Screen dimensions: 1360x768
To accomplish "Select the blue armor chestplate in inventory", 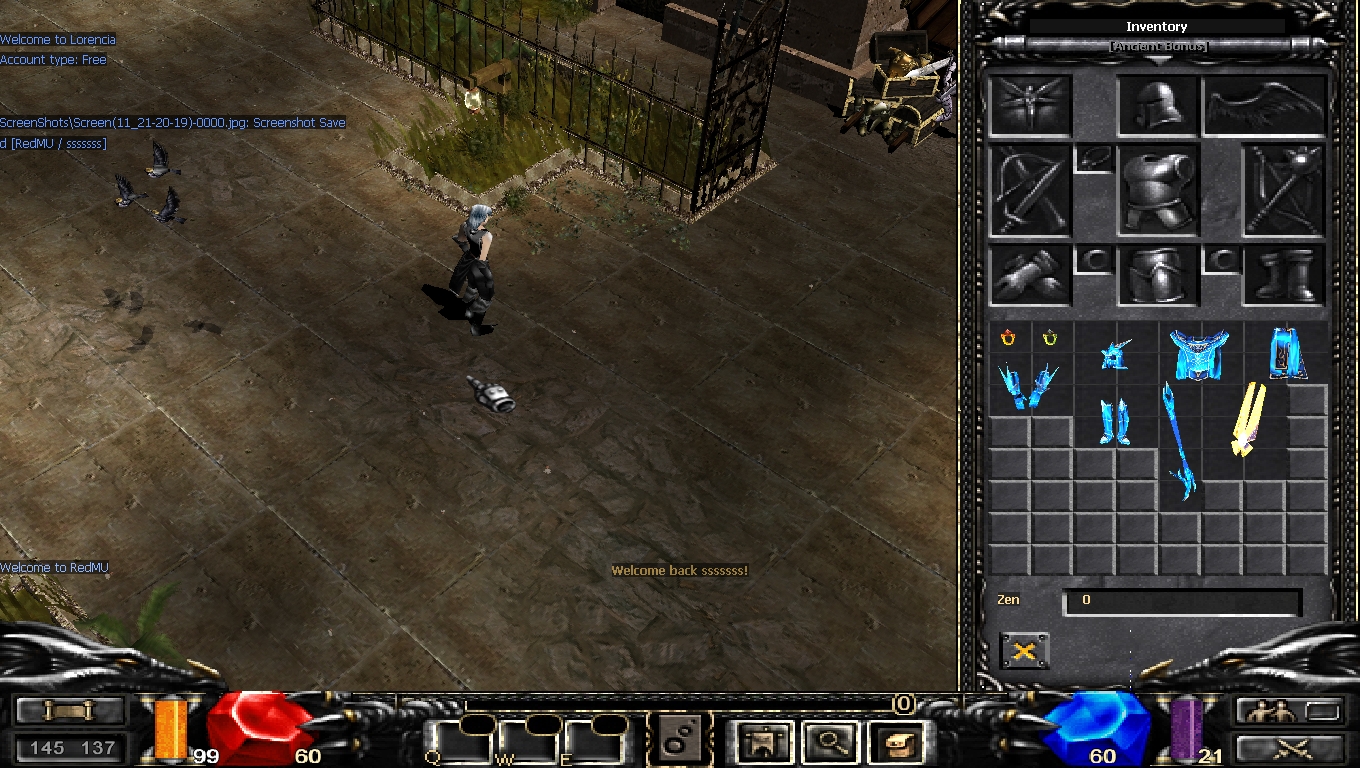I will (x=1199, y=355).
